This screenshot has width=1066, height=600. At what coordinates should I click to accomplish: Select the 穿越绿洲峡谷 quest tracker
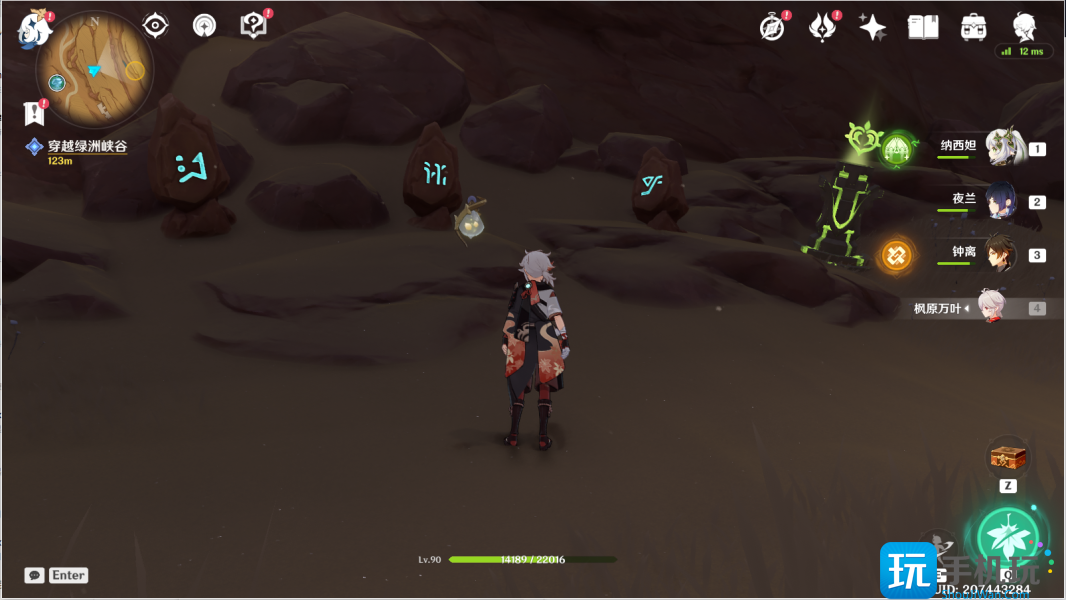[86, 147]
